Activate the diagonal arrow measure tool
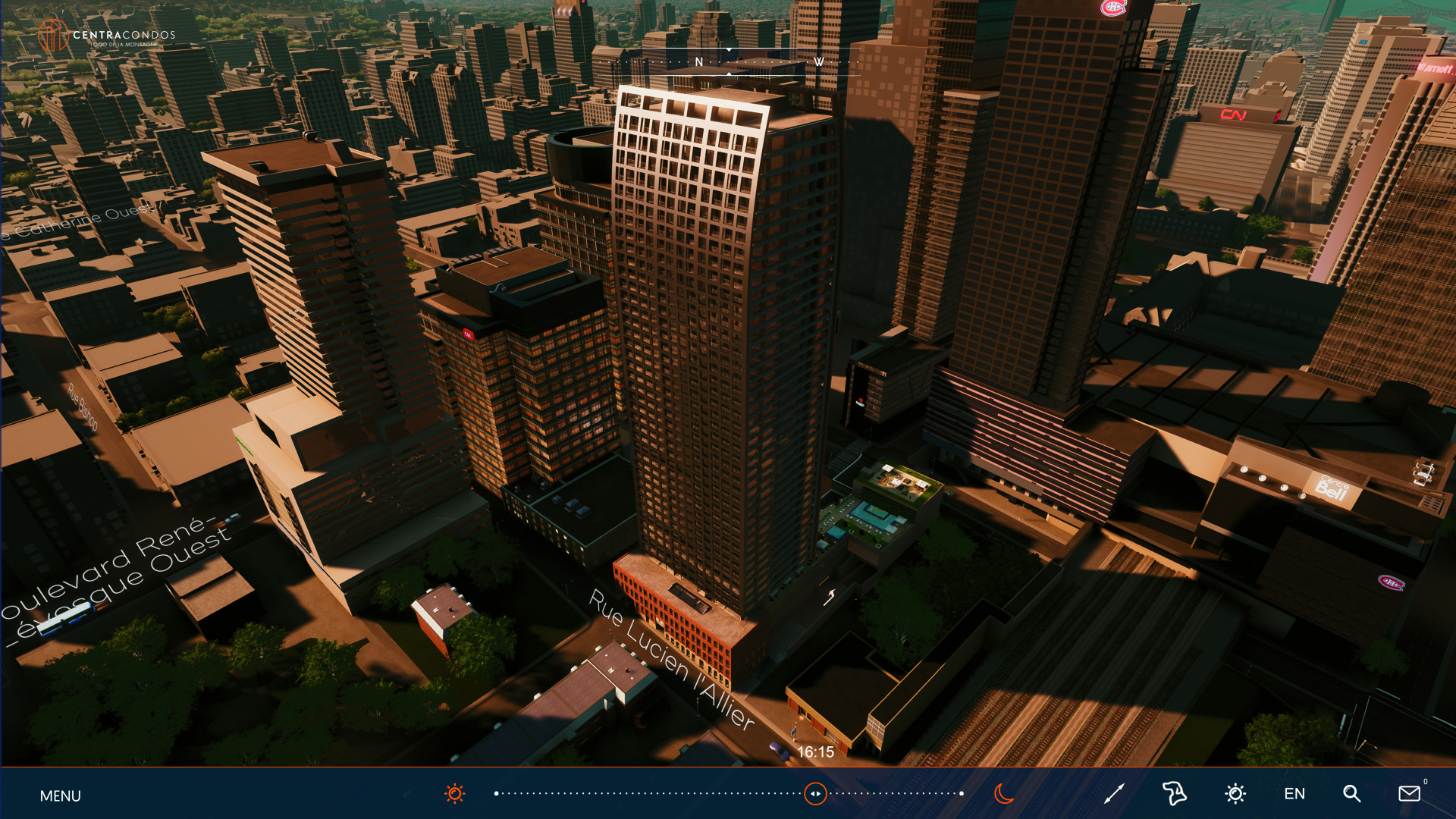 pyautogui.click(x=1114, y=794)
